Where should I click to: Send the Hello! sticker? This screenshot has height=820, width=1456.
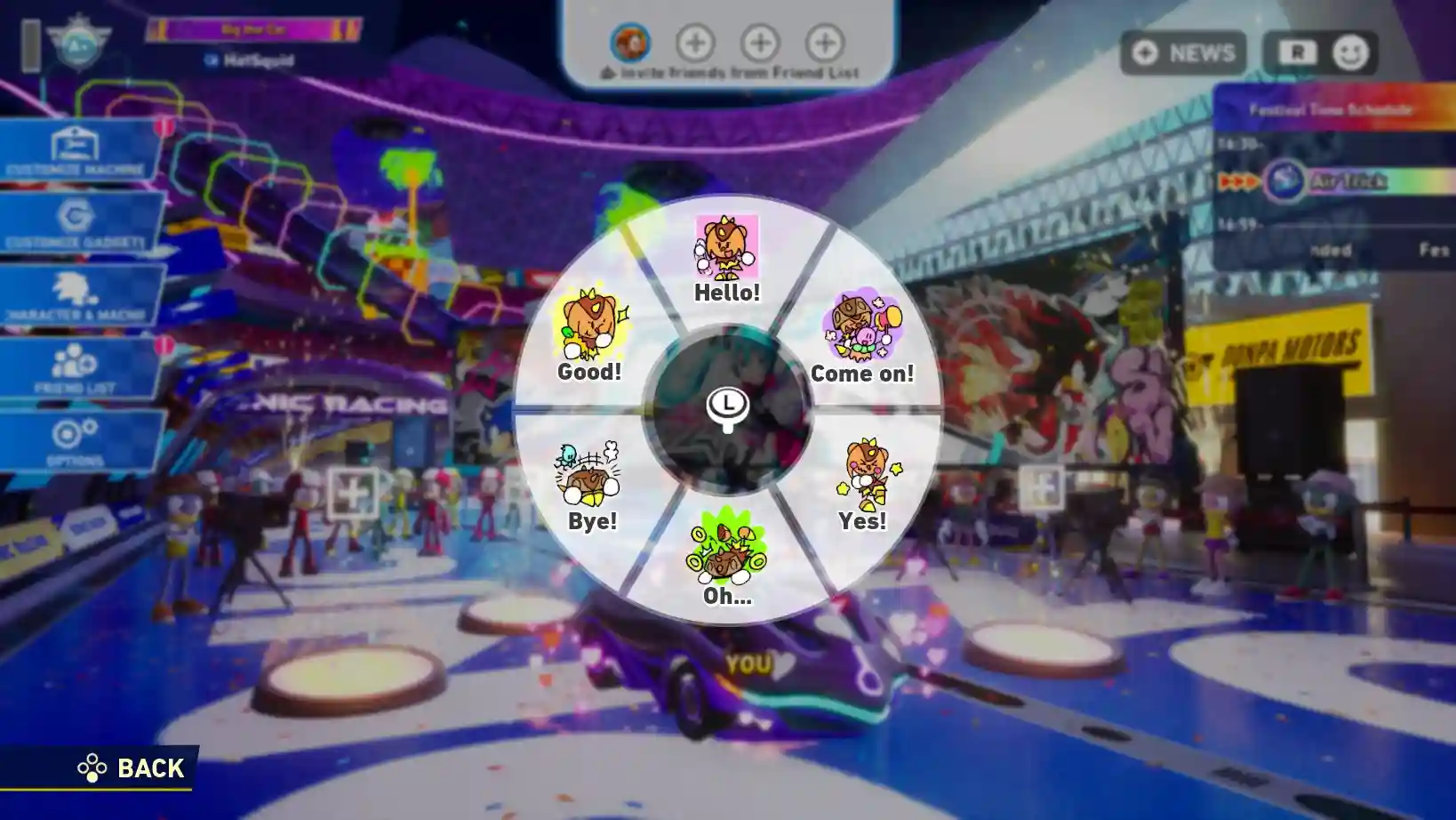click(x=726, y=258)
